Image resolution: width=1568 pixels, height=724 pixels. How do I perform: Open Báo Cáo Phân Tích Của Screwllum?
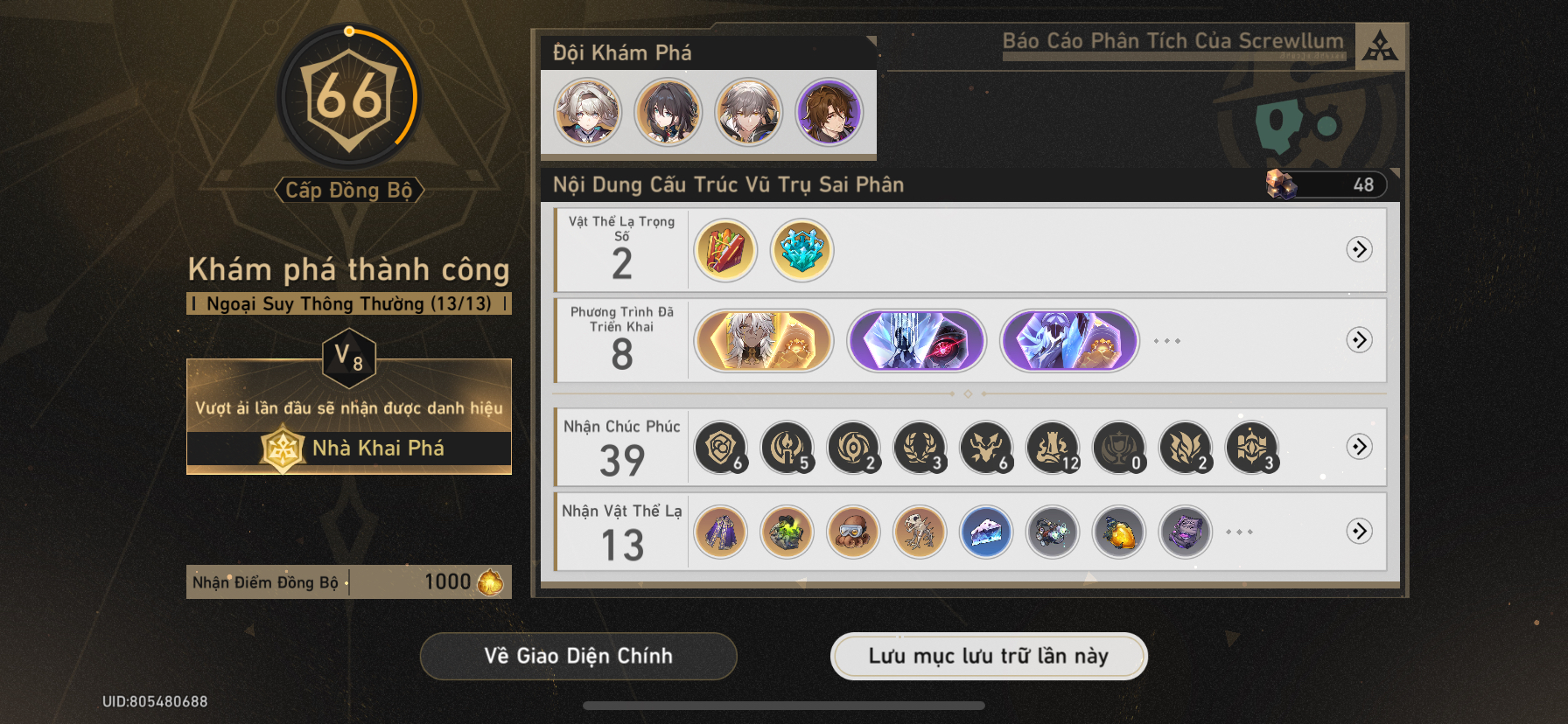pos(1172,39)
